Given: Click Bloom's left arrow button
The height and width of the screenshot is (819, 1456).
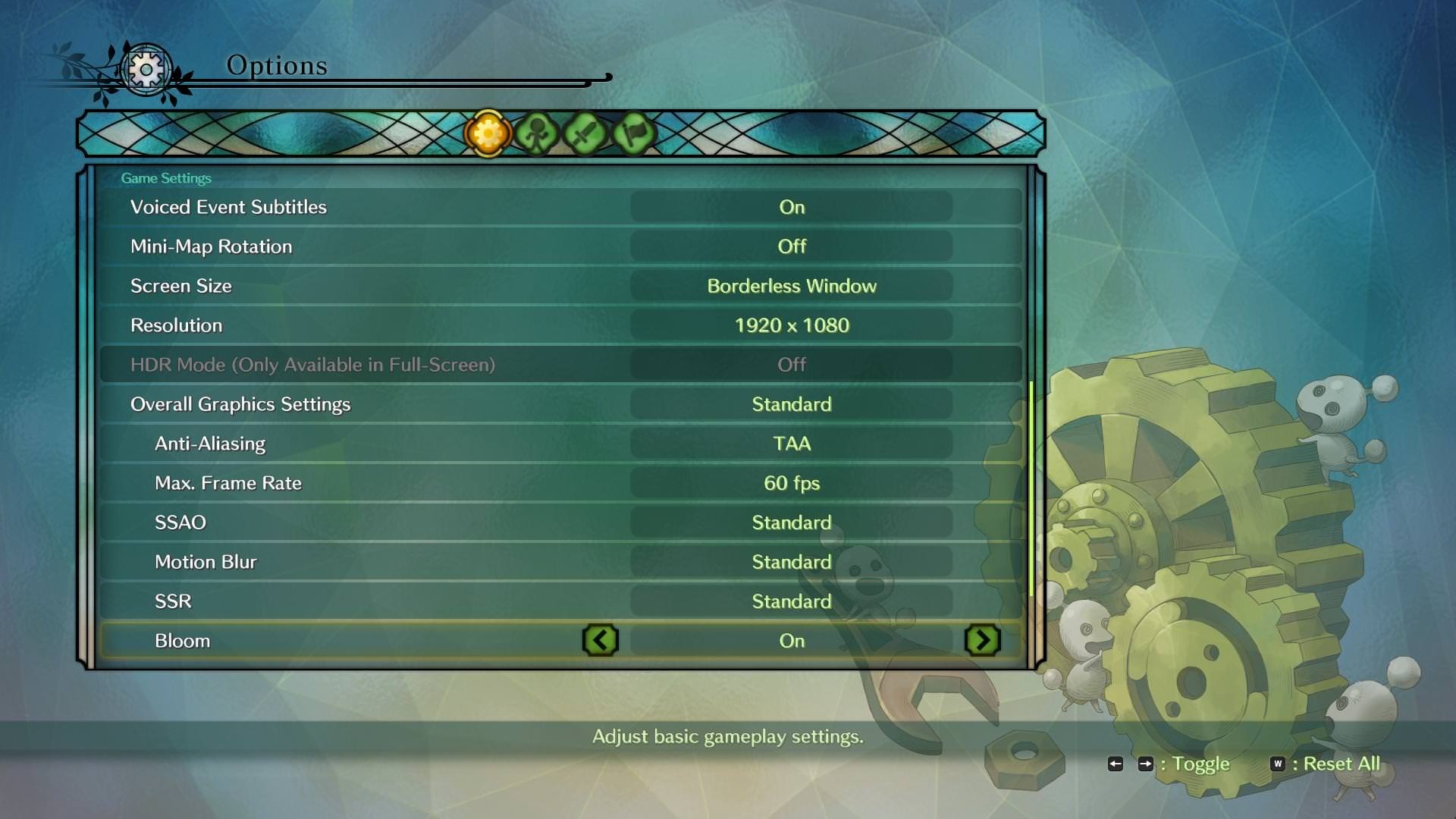Looking at the screenshot, I should [x=601, y=641].
